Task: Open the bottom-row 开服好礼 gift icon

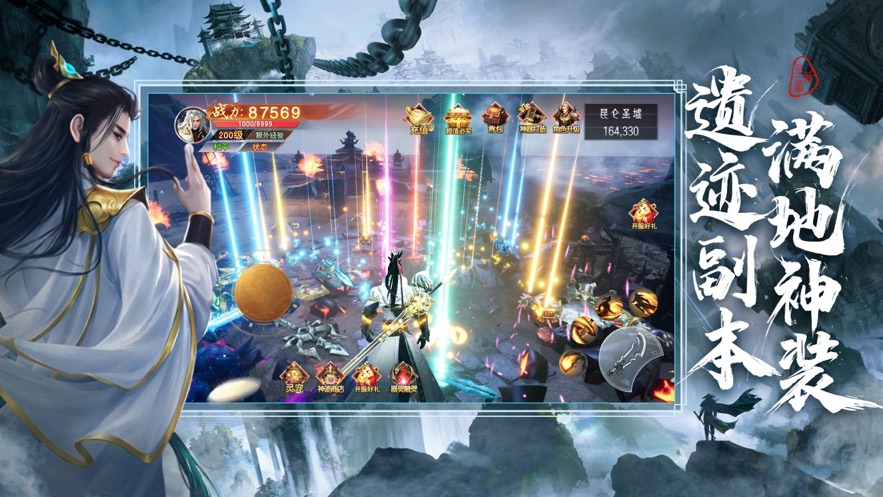Action: pos(366,379)
